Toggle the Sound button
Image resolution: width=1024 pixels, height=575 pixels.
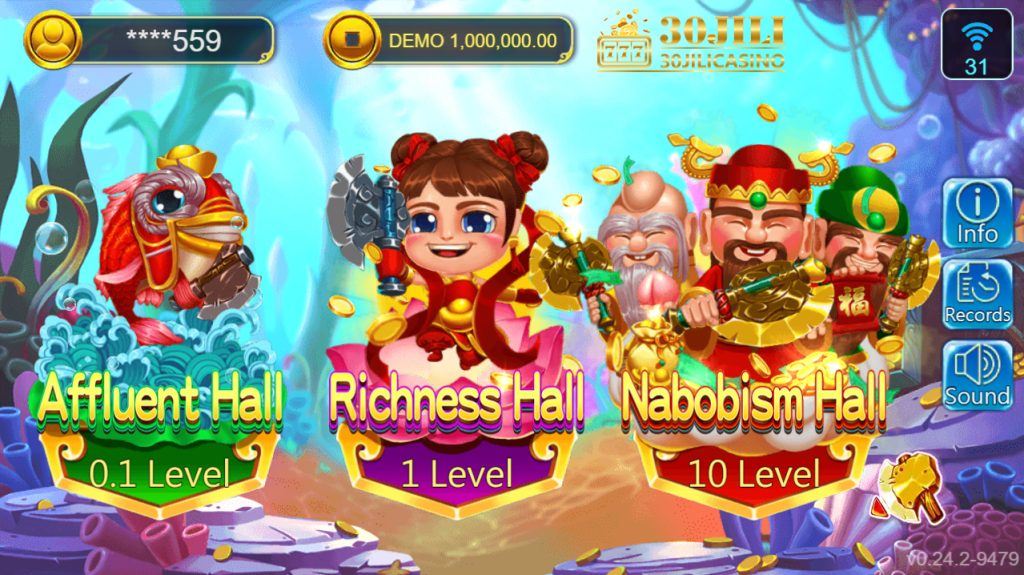pos(977,375)
